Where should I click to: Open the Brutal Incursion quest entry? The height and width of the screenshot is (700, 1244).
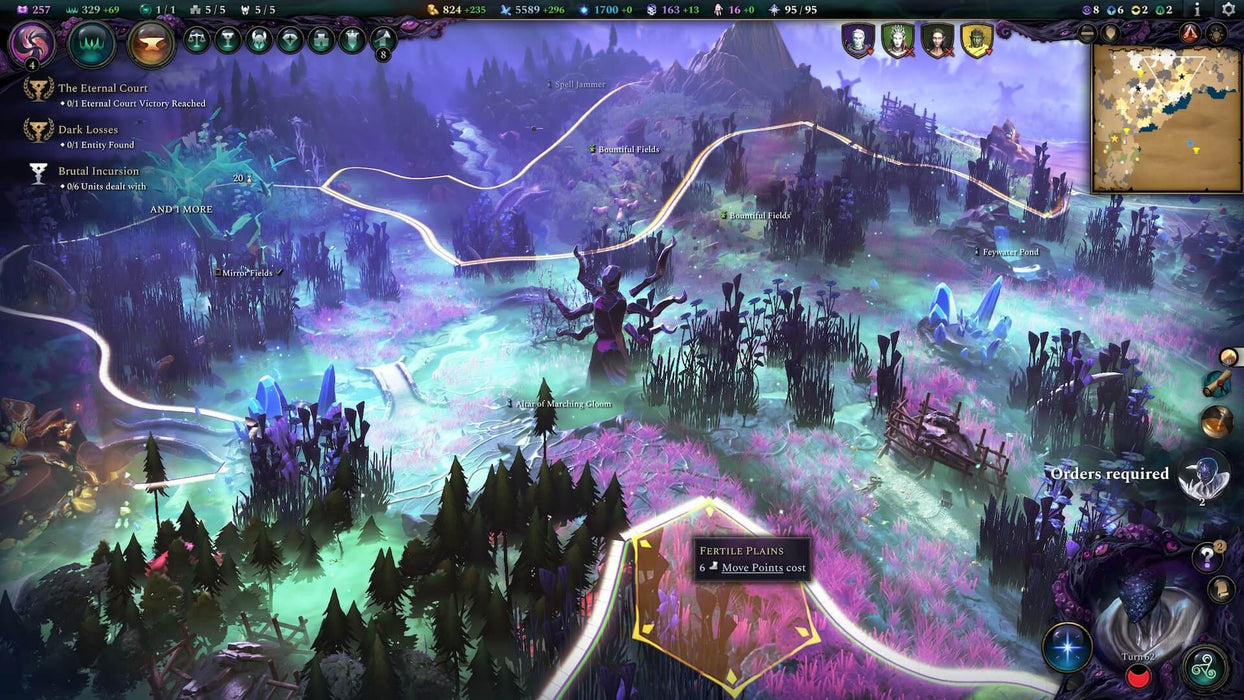click(98, 172)
